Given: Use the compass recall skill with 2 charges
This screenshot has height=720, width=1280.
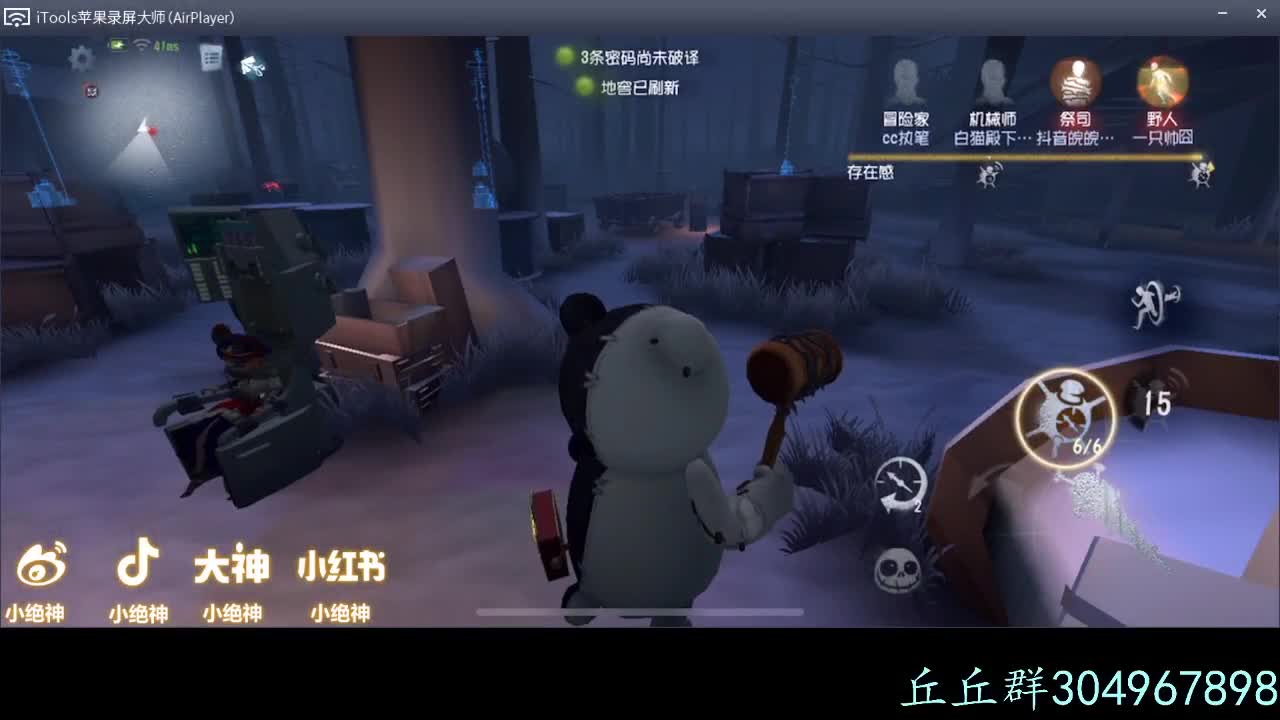Looking at the screenshot, I should [901, 481].
